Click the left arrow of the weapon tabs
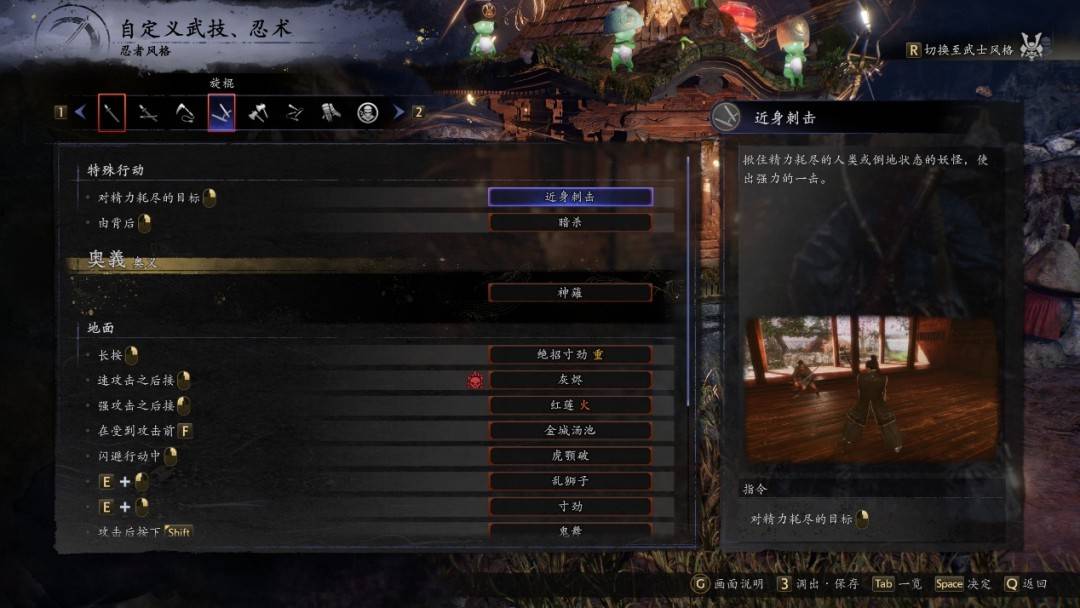The image size is (1080, 608). (81, 113)
